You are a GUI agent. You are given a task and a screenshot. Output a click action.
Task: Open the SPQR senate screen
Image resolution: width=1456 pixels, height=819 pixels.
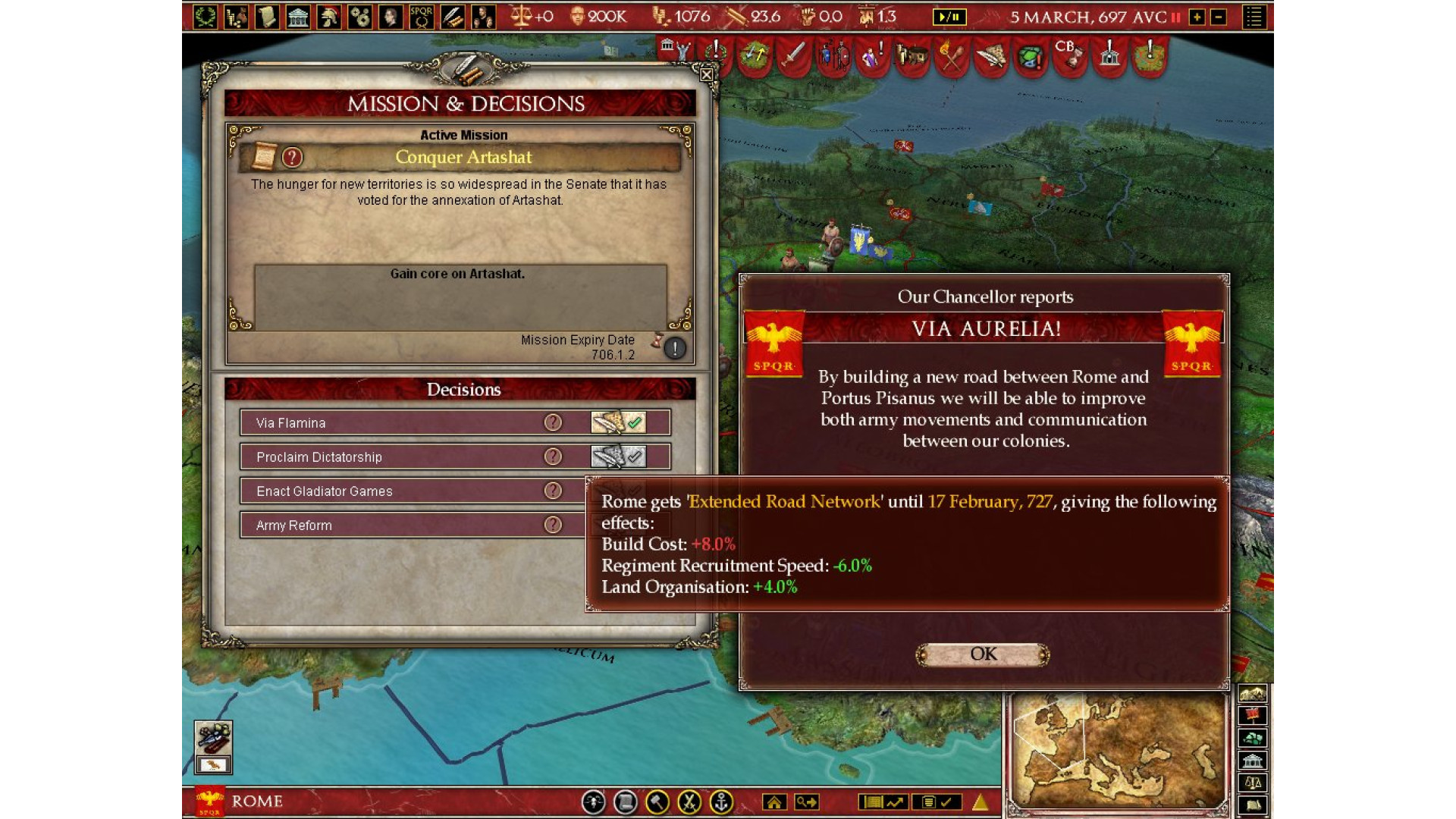click(421, 17)
